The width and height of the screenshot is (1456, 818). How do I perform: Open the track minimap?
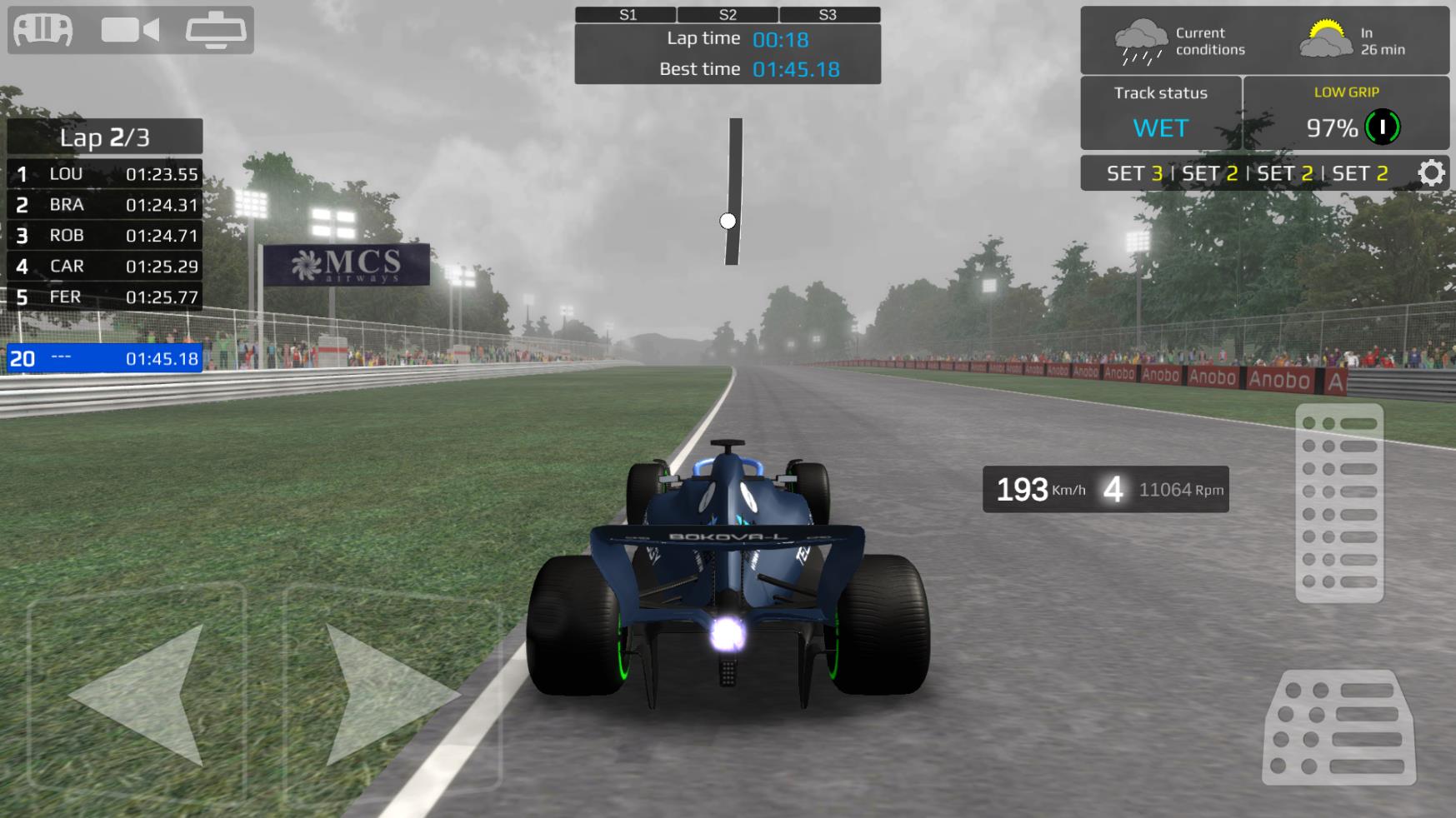[x=733, y=192]
